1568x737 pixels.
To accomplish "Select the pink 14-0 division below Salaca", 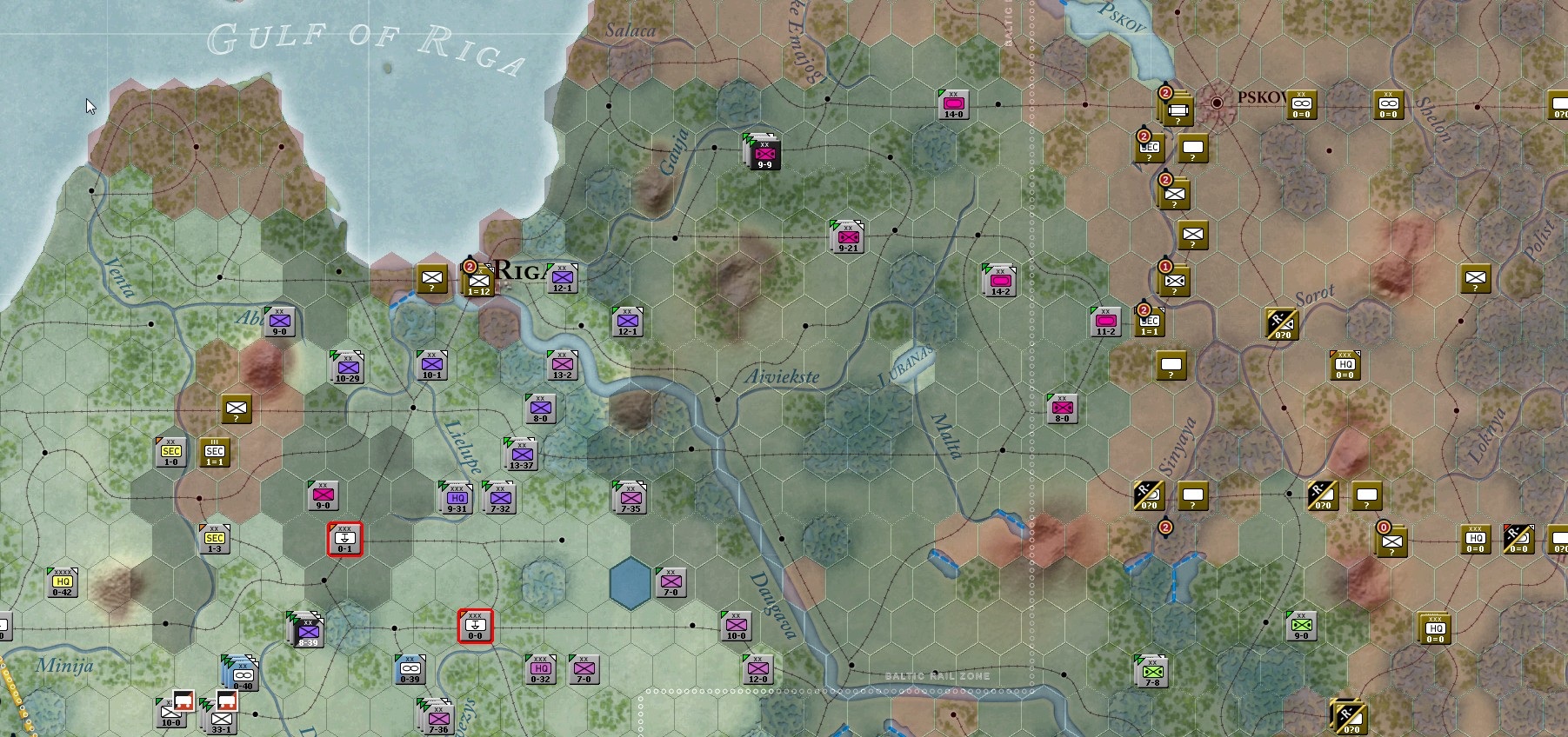I will pyautogui.click(x=955, y=103).
